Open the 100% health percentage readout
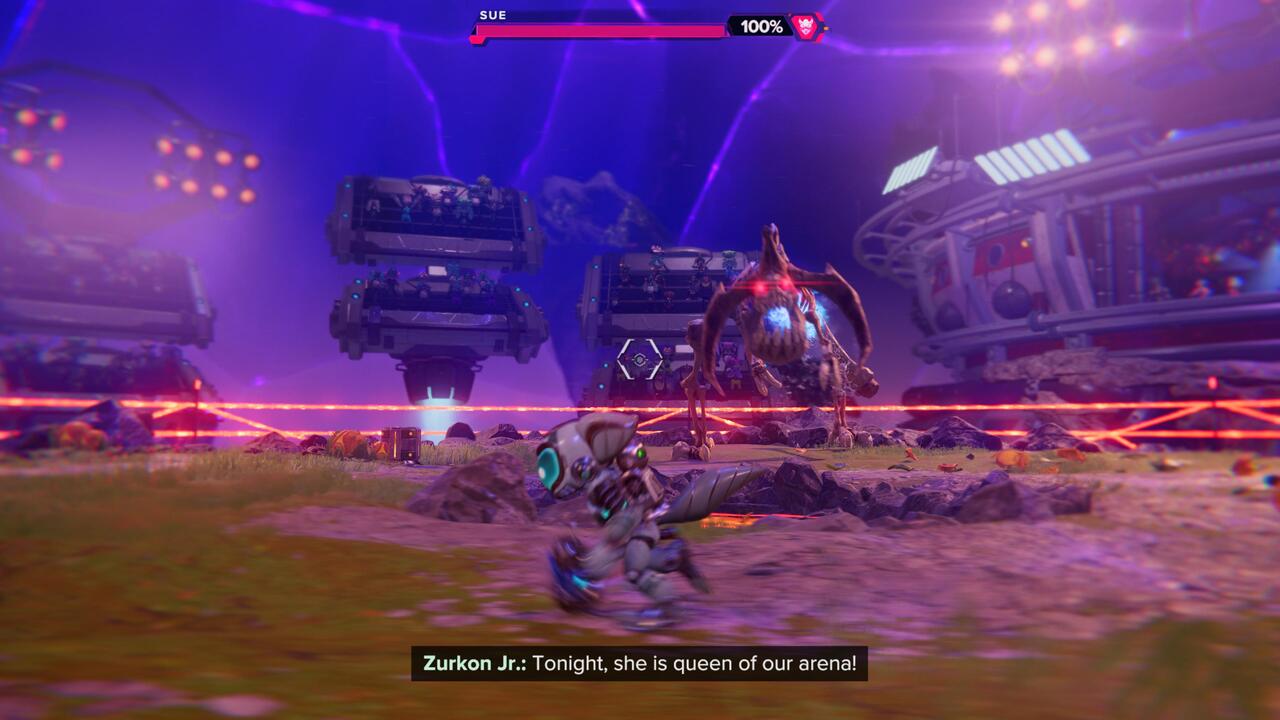The height and width of the screenshot is (720, 1280). (762, 28)
